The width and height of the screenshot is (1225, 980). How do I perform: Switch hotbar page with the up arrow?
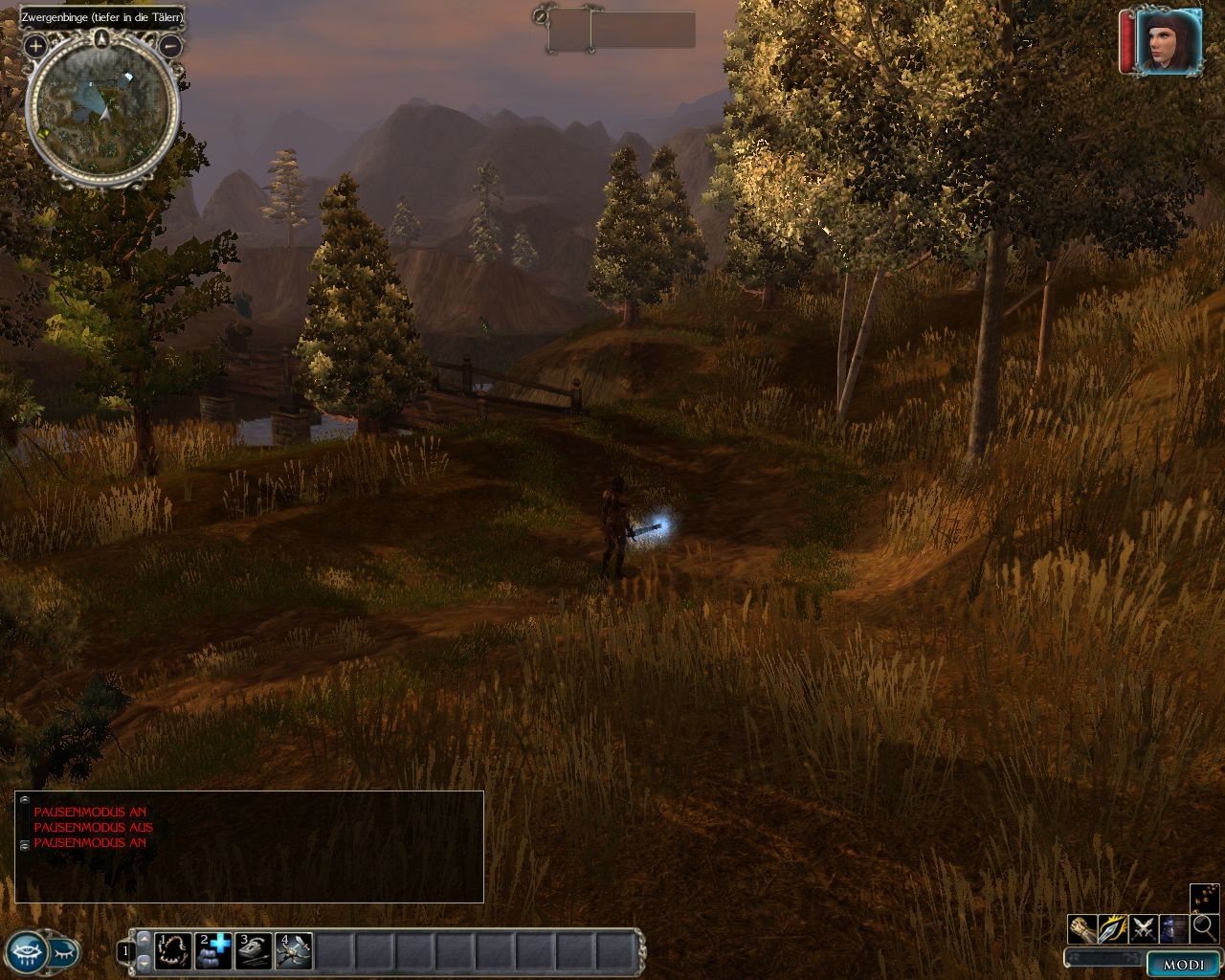click(x=145, y=939)
